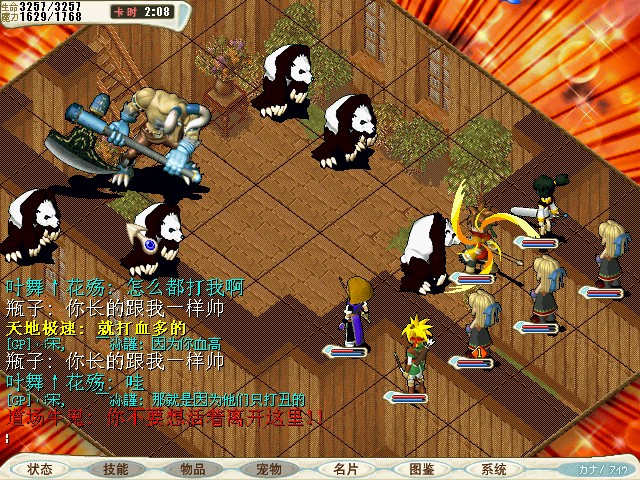Open the 宠物 (Pets) menu
640x480 pixels.
269,469
